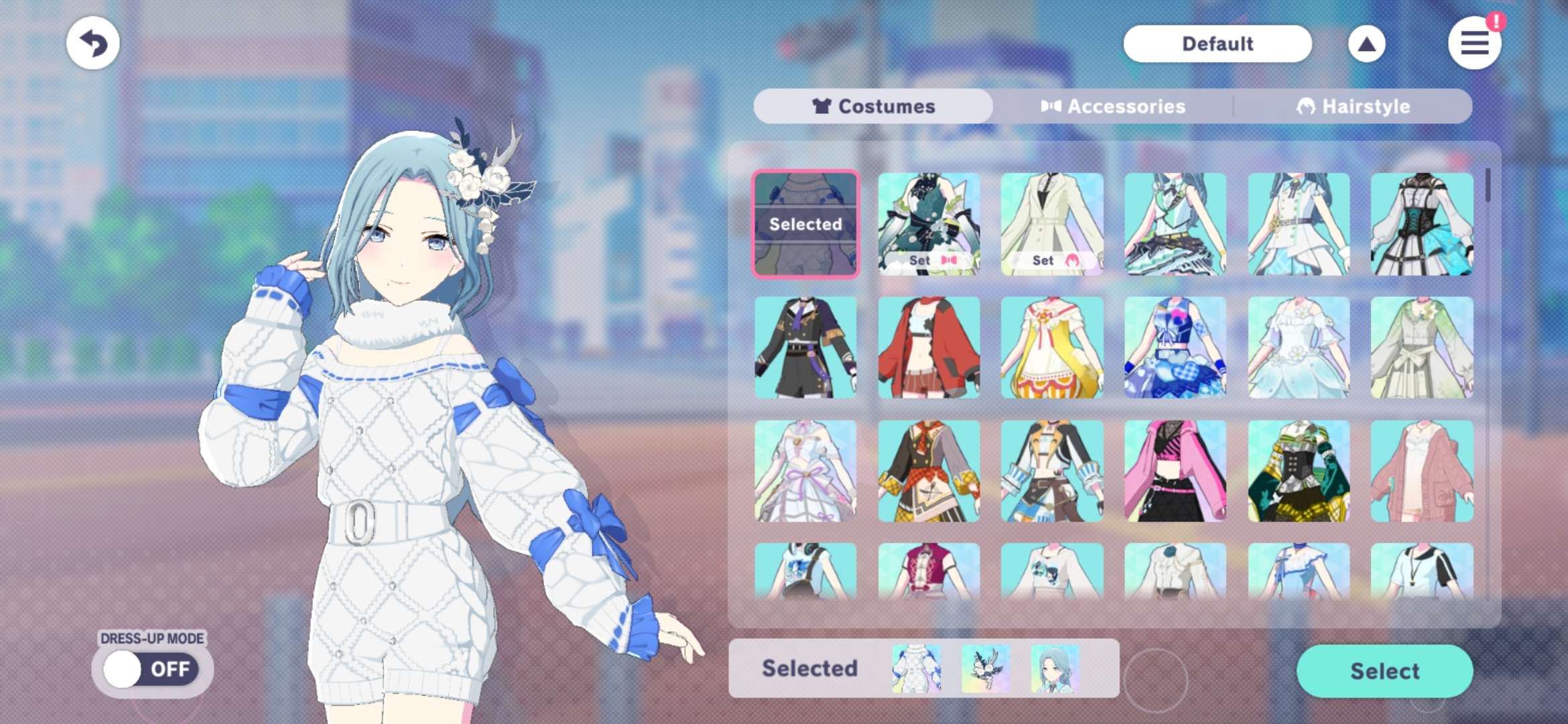
Task: Toggle sort order with the triangle button
Action: tap(1366, 44)
